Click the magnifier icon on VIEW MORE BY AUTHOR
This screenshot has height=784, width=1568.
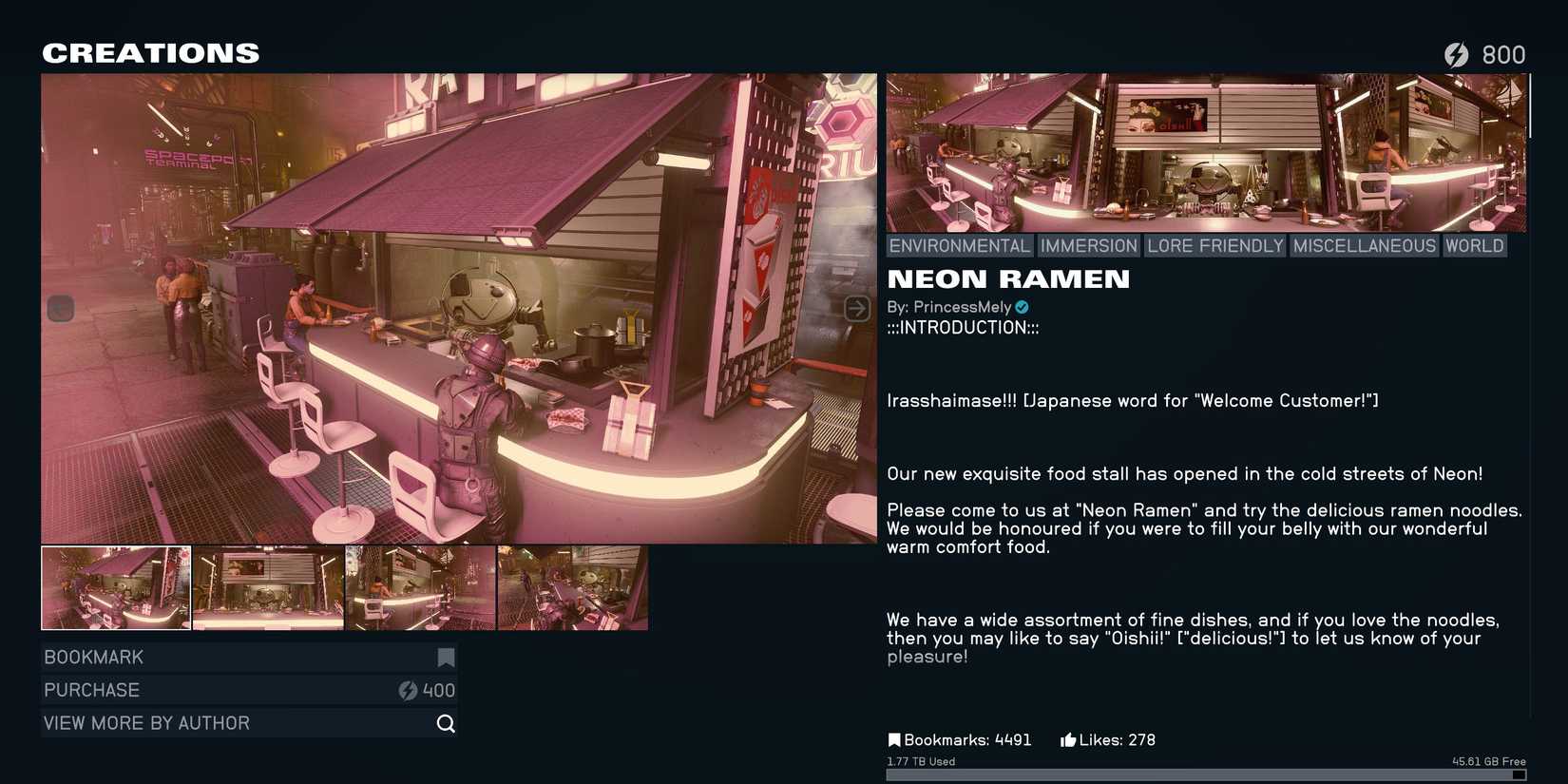coord(446,723)
